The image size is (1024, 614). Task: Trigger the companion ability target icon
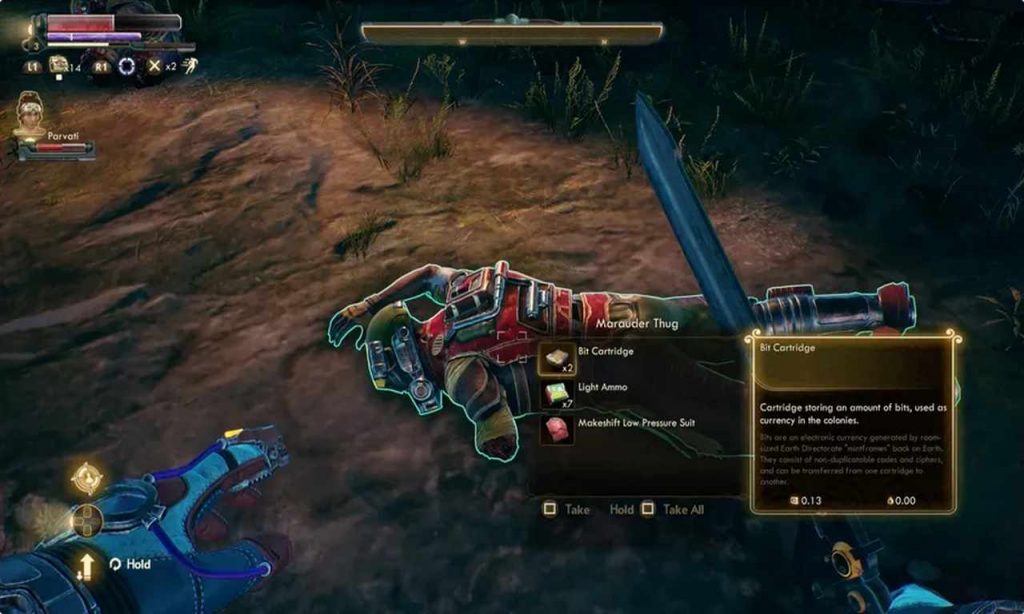(87, 478)
